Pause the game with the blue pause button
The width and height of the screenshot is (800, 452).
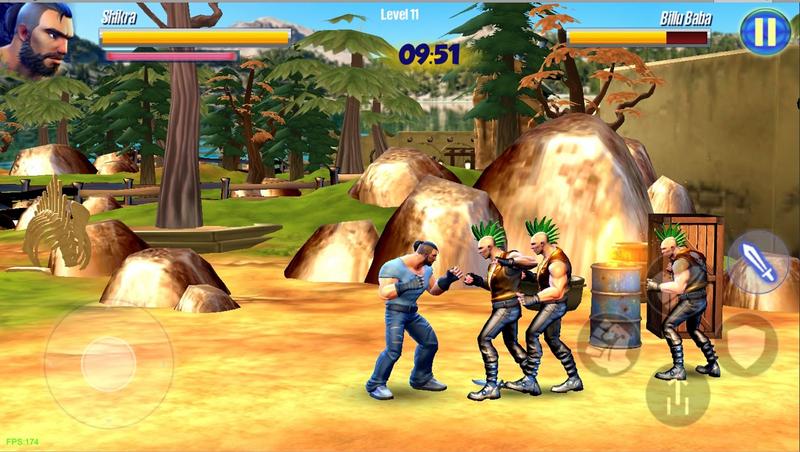(x=765, y=31)
